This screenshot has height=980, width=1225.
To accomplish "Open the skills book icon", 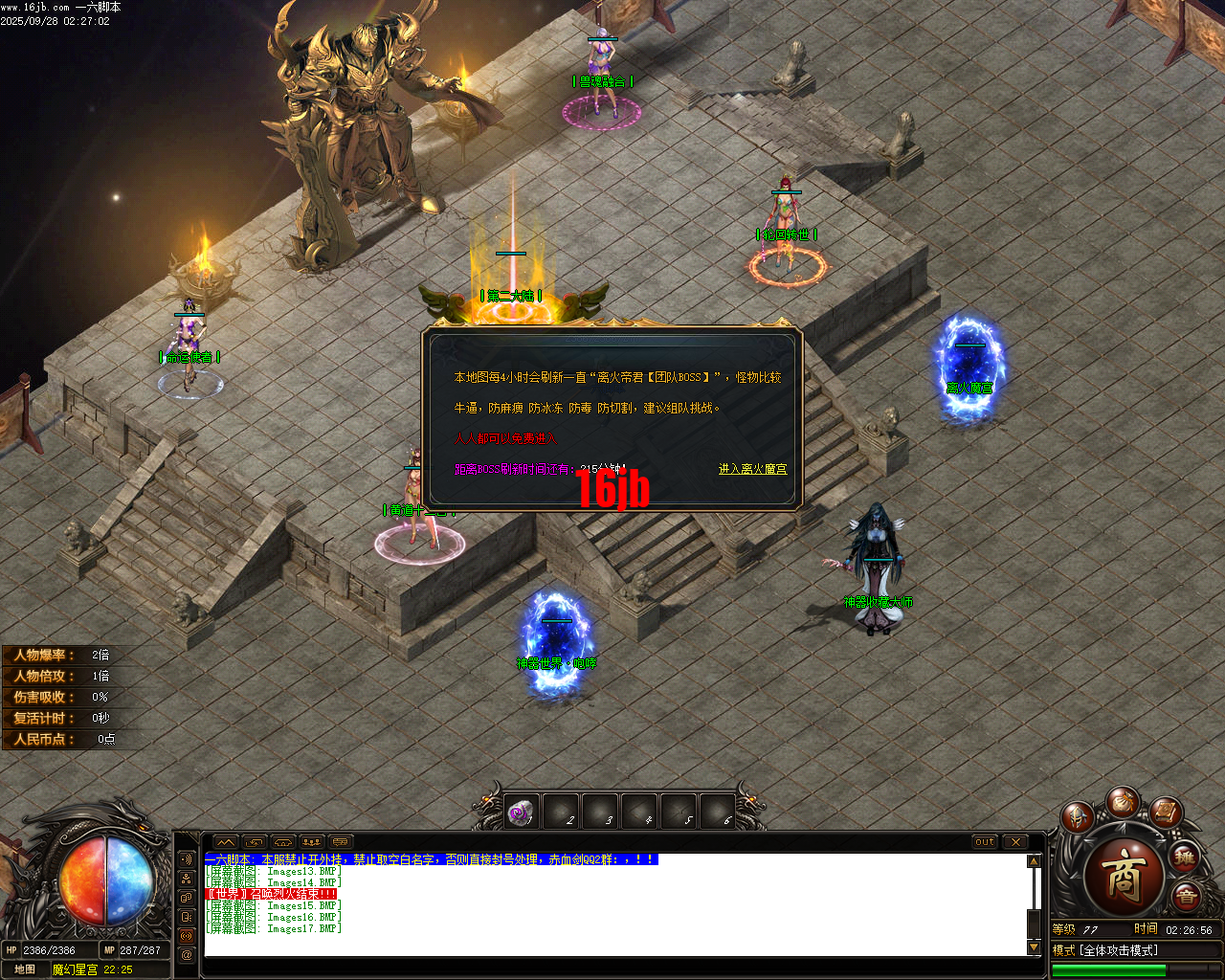I will point(1164,814).
